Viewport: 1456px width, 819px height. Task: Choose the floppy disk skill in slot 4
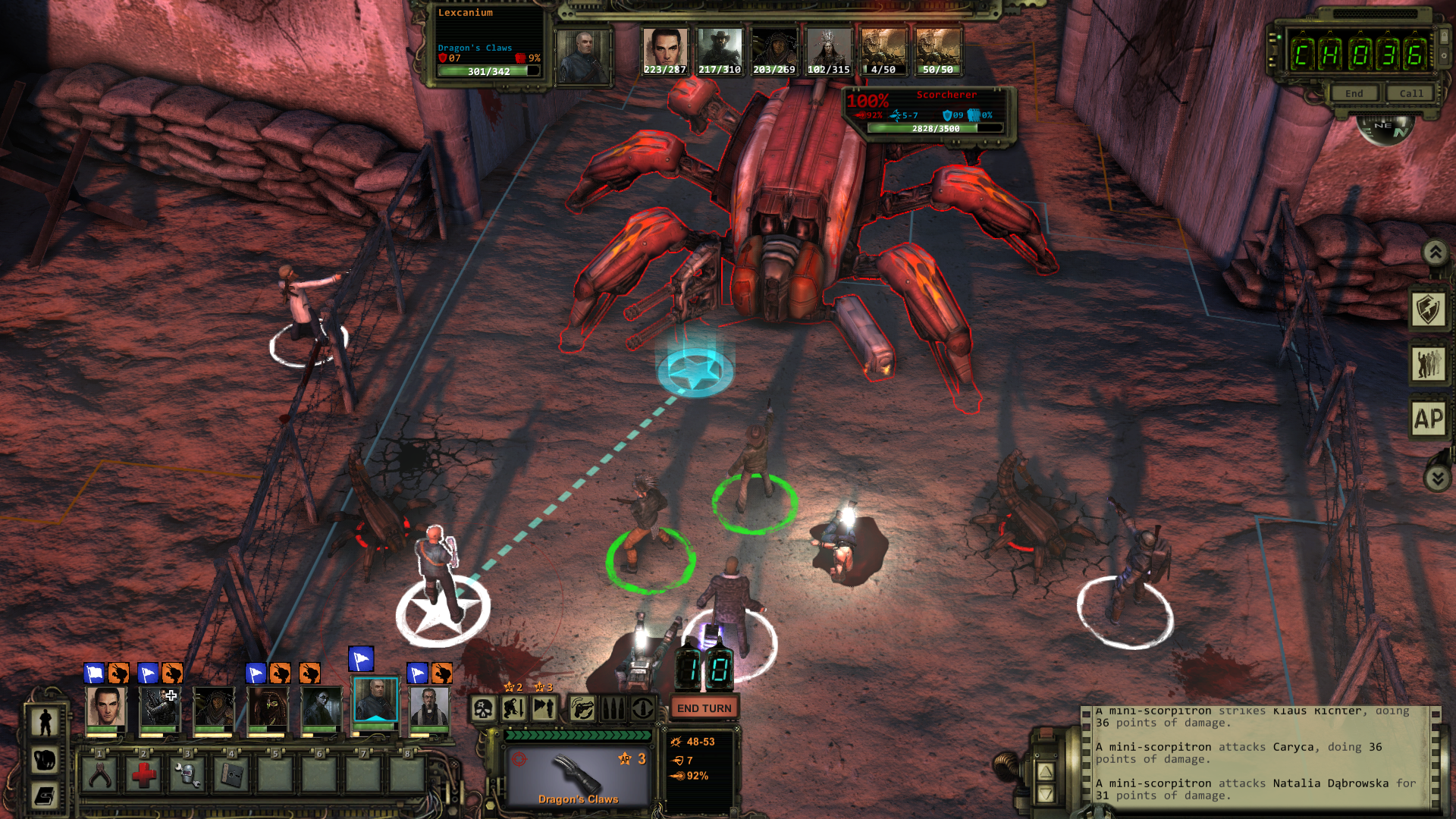pyautogui.click(x=231, y=775)
